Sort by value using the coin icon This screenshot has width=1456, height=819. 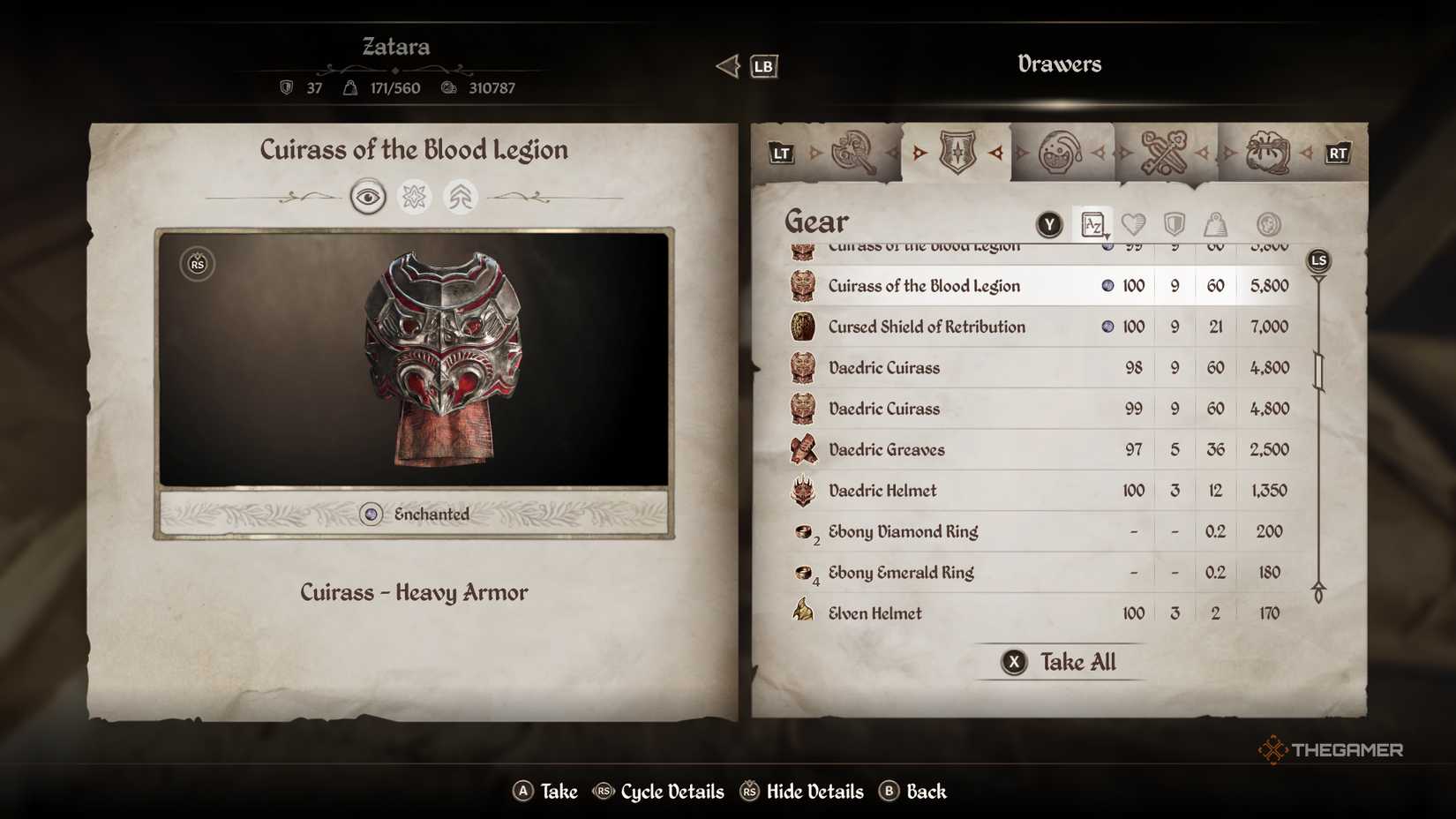tap(1268, 225)
